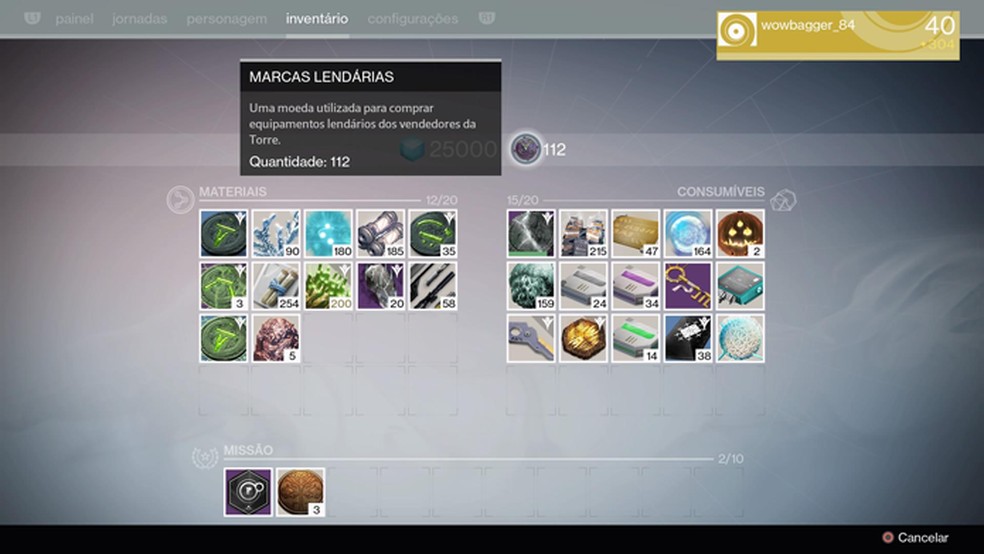Select the bronze tree medallion mission item
The width and height of the screenshot is (984, 554).
[300, 492]
